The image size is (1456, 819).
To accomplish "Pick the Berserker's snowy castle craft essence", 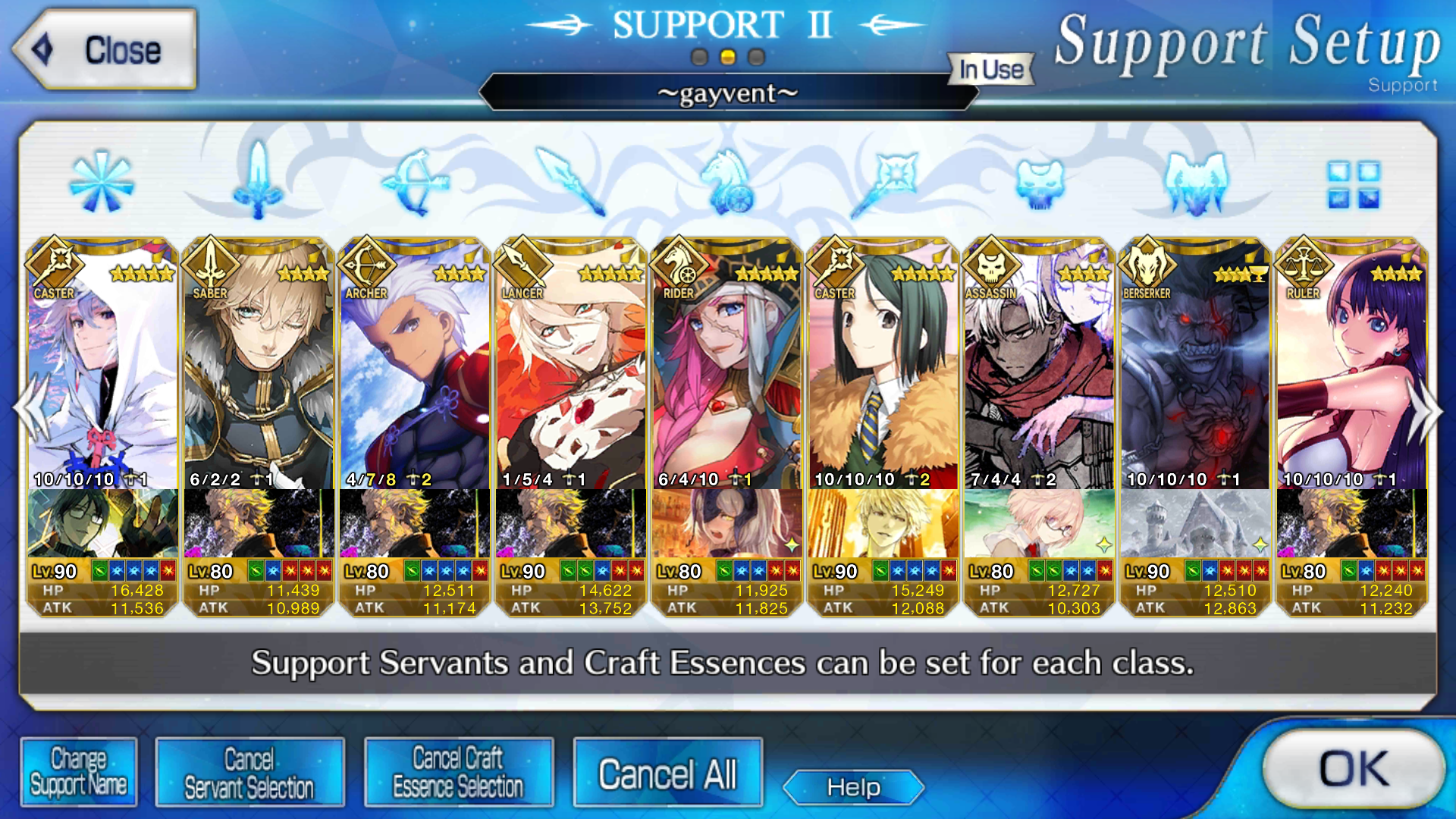I will pyautogui.click(x=1196, y=523).
